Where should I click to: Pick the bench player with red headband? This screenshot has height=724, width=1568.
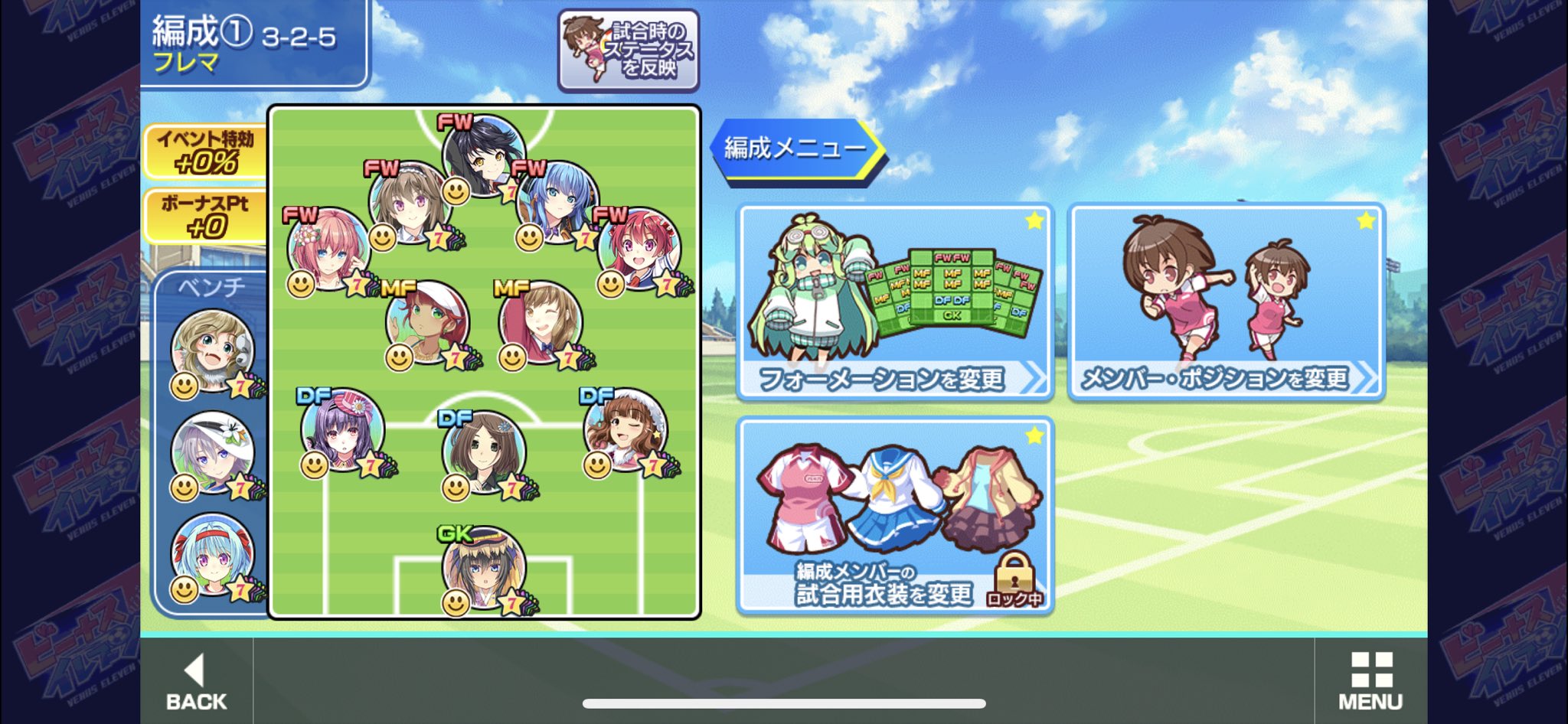[x=212, y=555]
